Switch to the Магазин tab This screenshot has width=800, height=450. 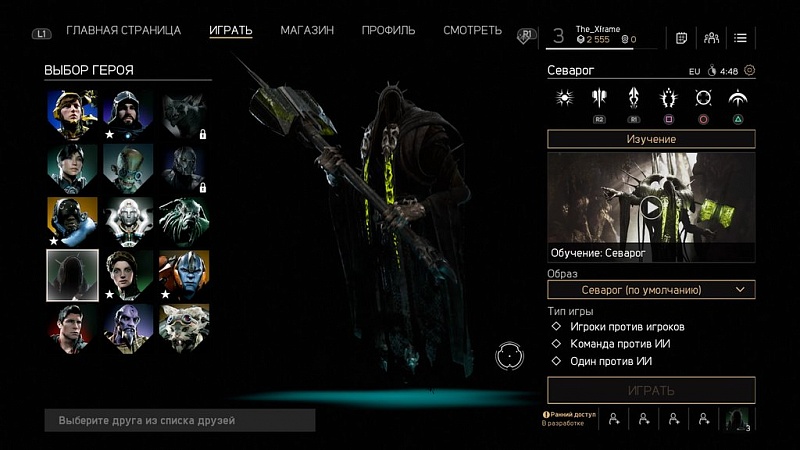(307, 30)
